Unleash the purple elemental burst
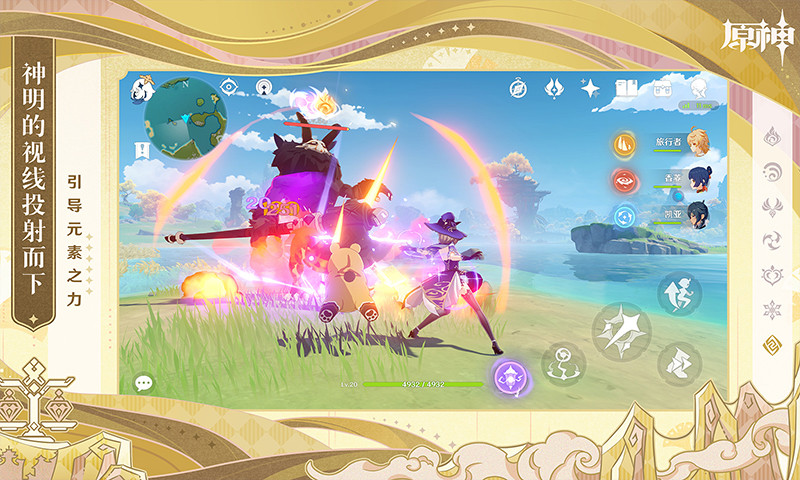 tap(510, 378)
